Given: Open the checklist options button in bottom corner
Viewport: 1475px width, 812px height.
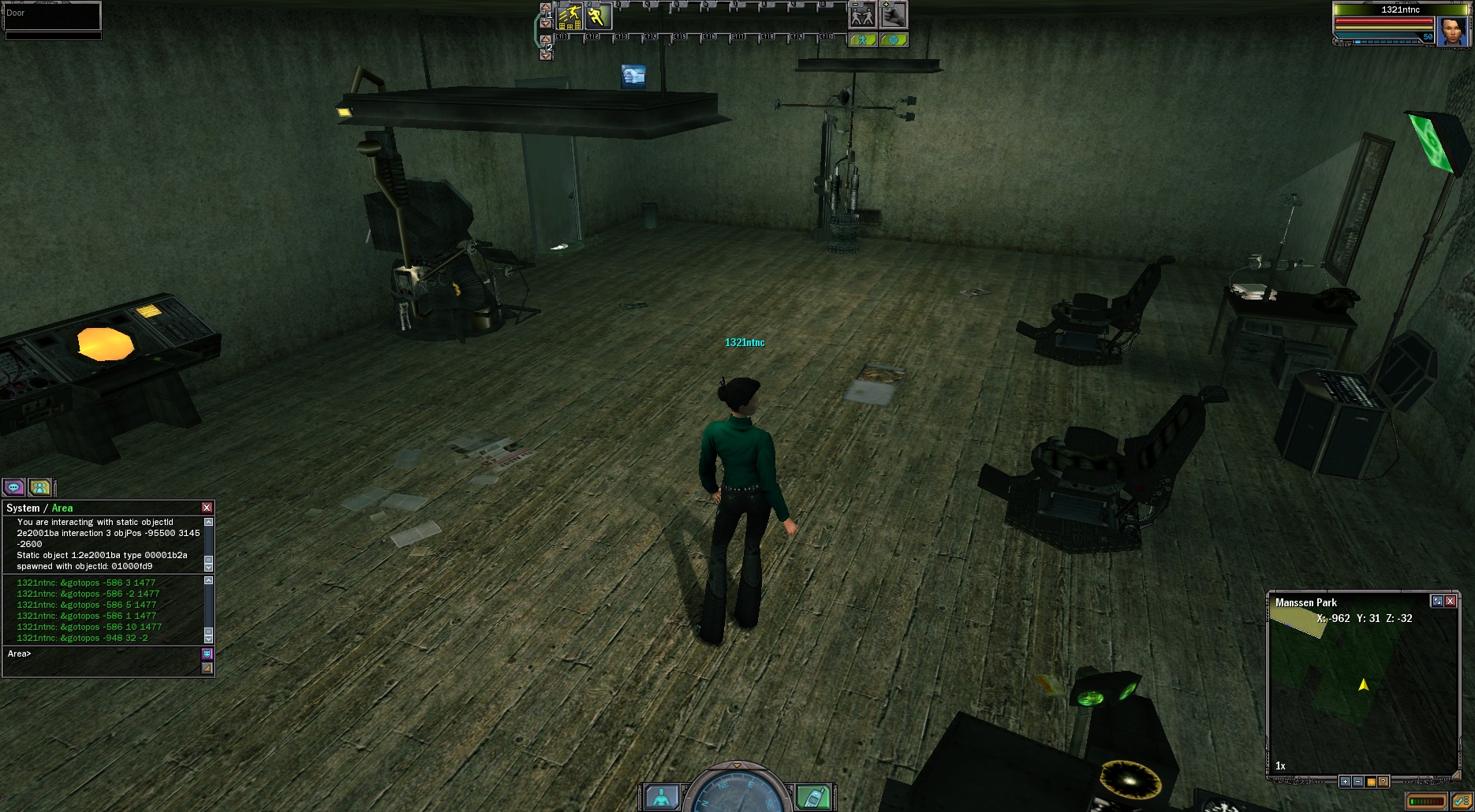Looking at the screenshot, I should coord(1461,802).
